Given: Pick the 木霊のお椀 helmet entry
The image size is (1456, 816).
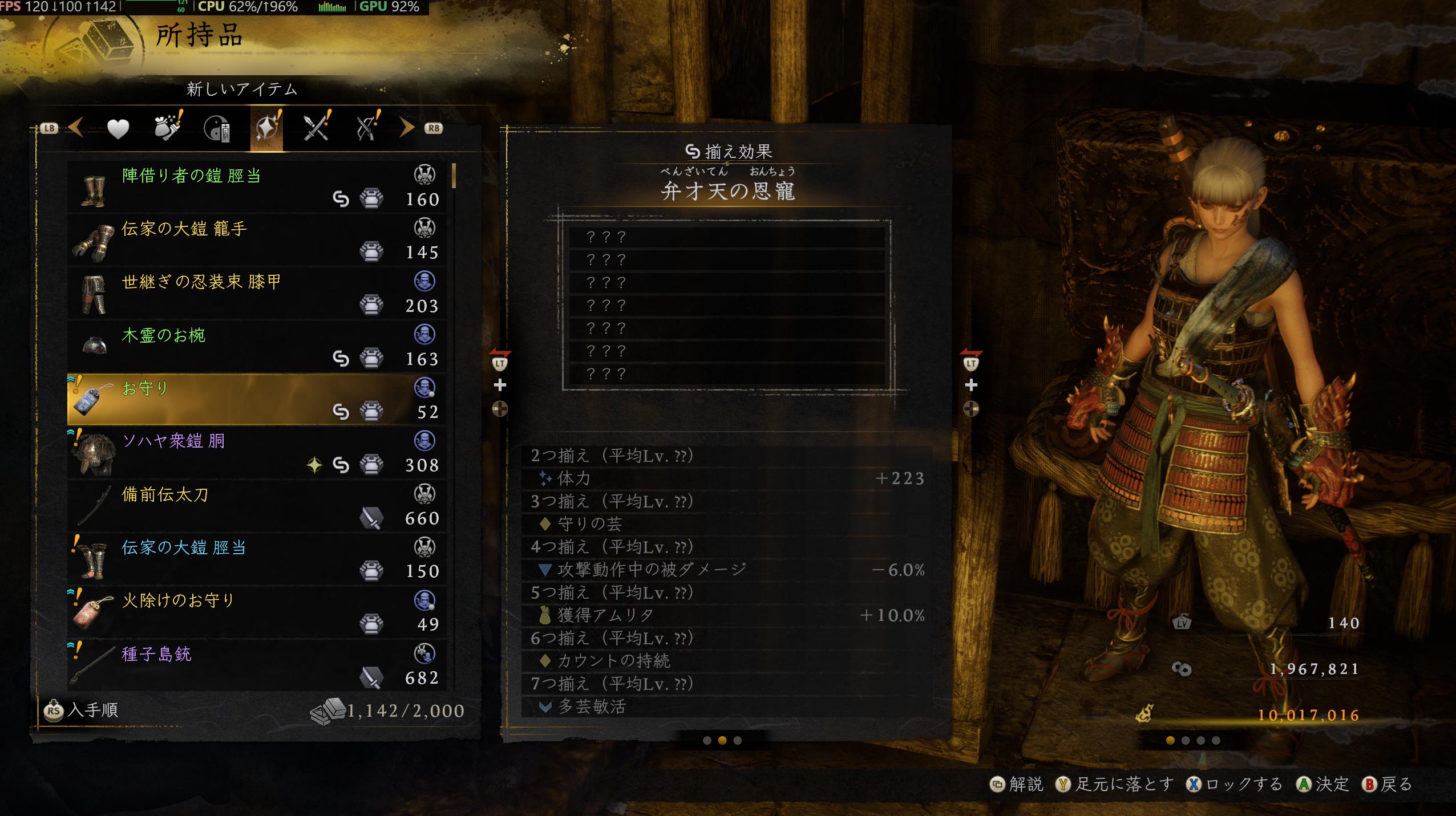Looking at the screenshot, I should click(257, 346).
